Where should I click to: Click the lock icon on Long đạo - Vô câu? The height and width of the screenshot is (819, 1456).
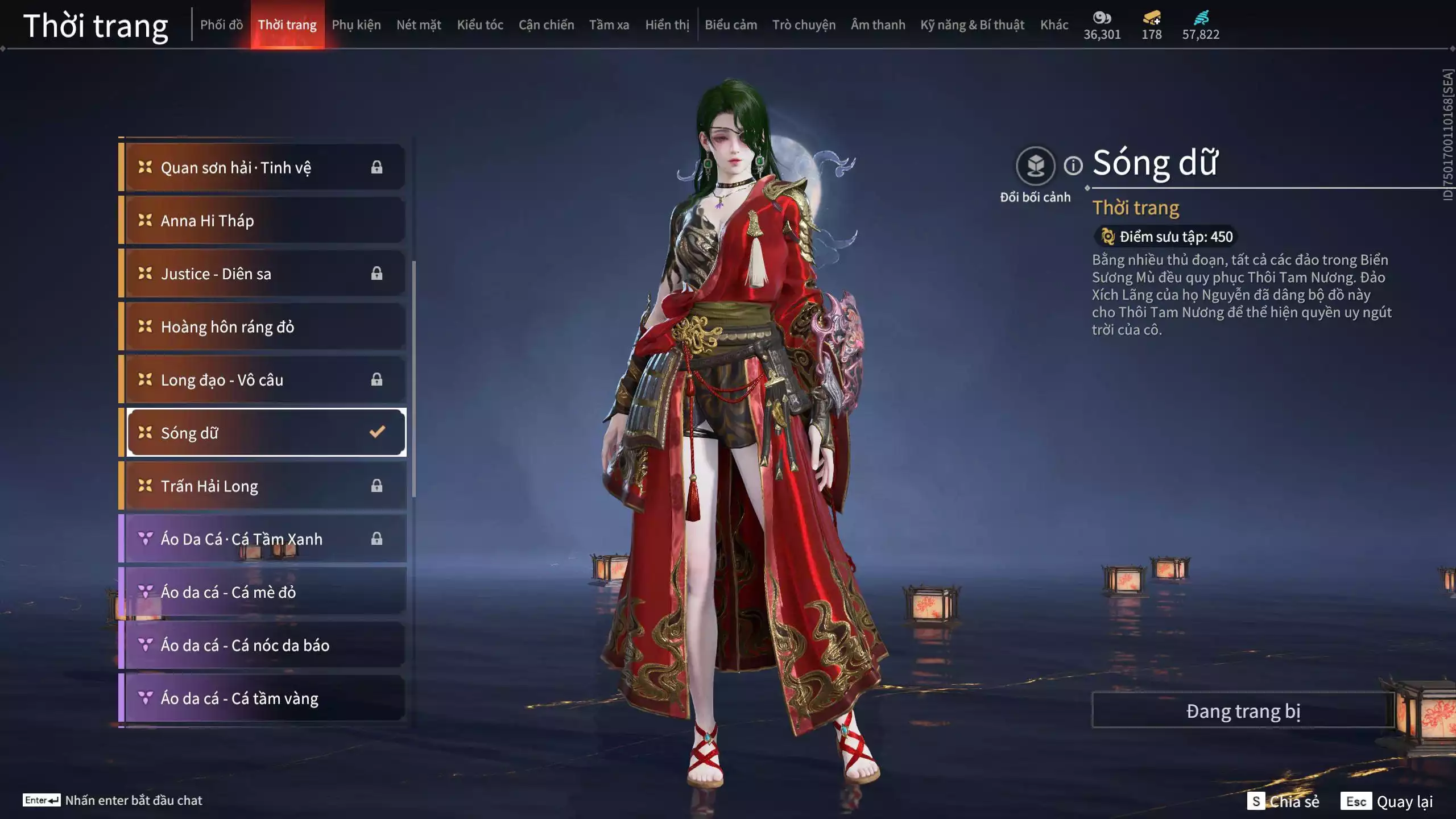pyautogui.click(x=377, y=379)
